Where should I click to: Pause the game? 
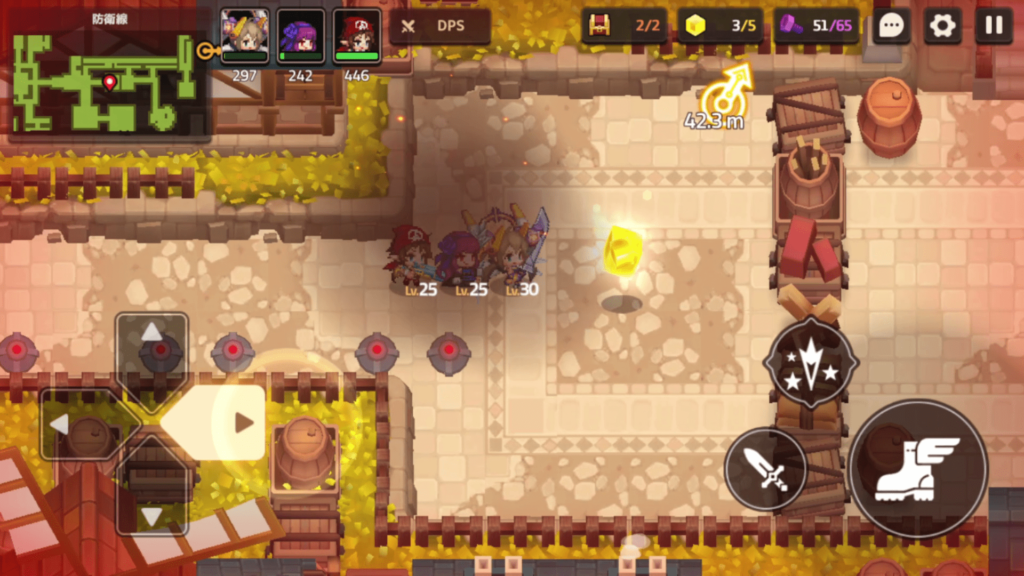click(x=994, y=26)
